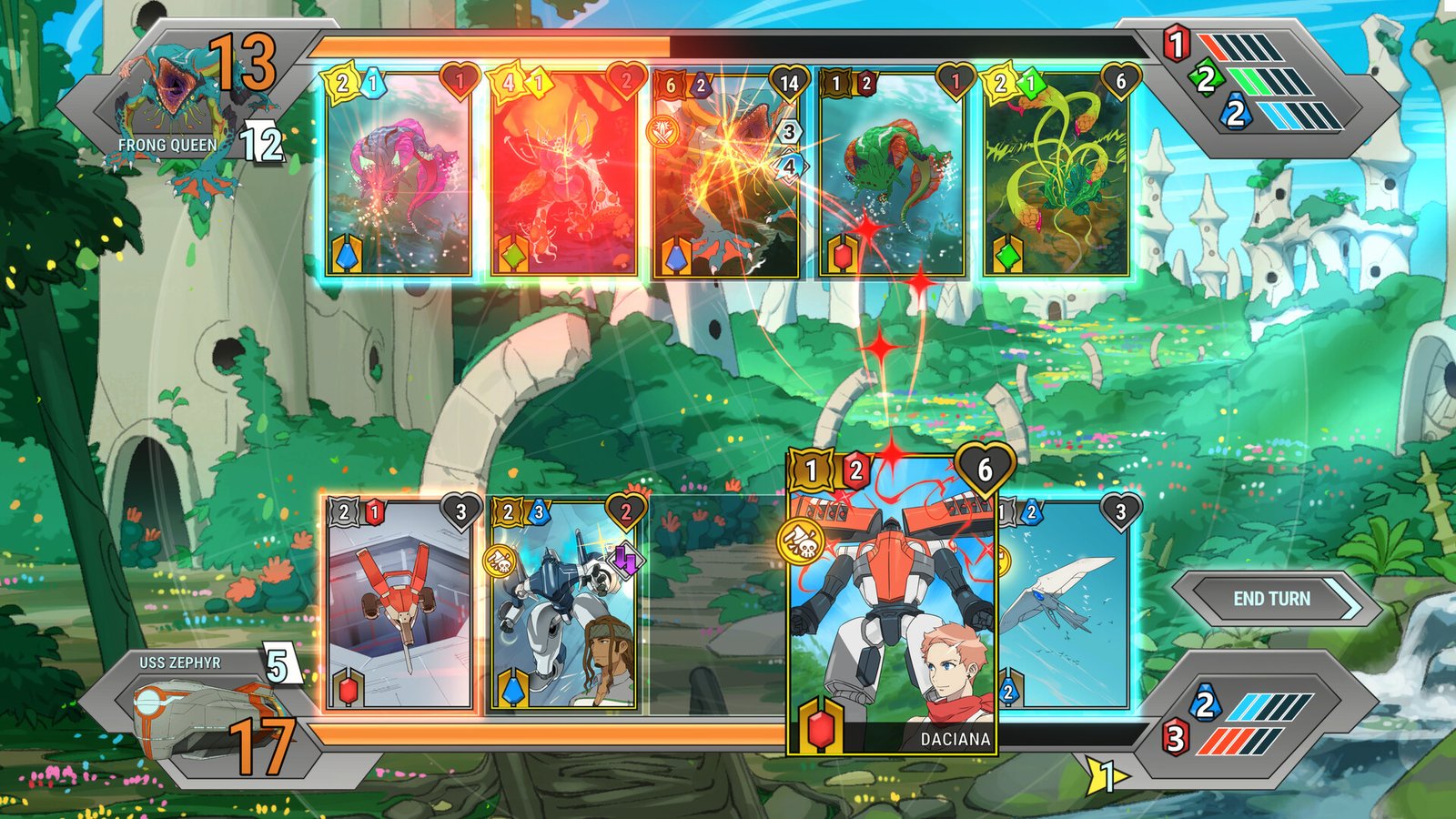Attack the enemy card with 14 health
The image size is (1456, 819).
(725, 175)
